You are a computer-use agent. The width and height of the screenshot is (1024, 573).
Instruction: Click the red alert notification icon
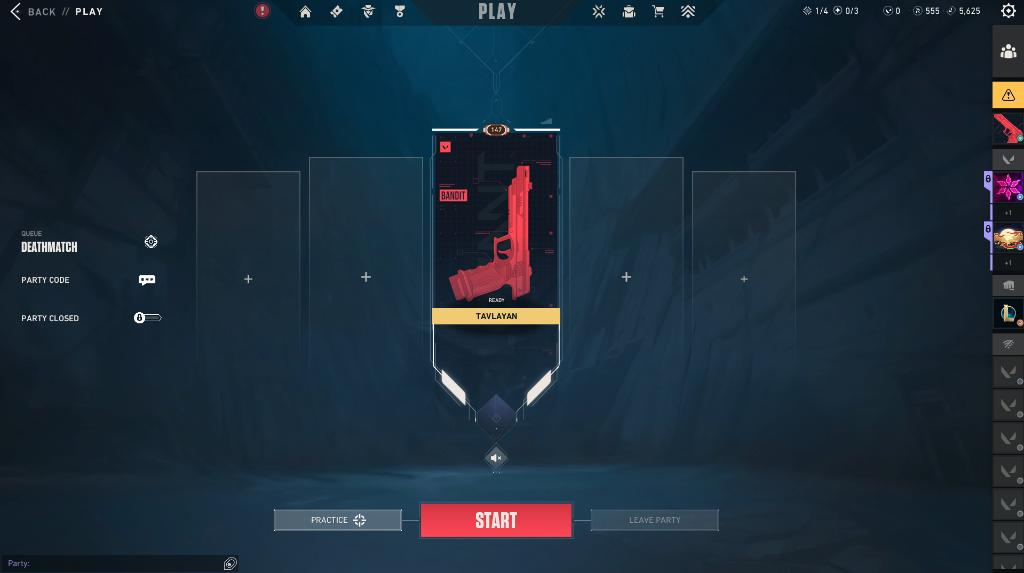(x=262, y=11)
